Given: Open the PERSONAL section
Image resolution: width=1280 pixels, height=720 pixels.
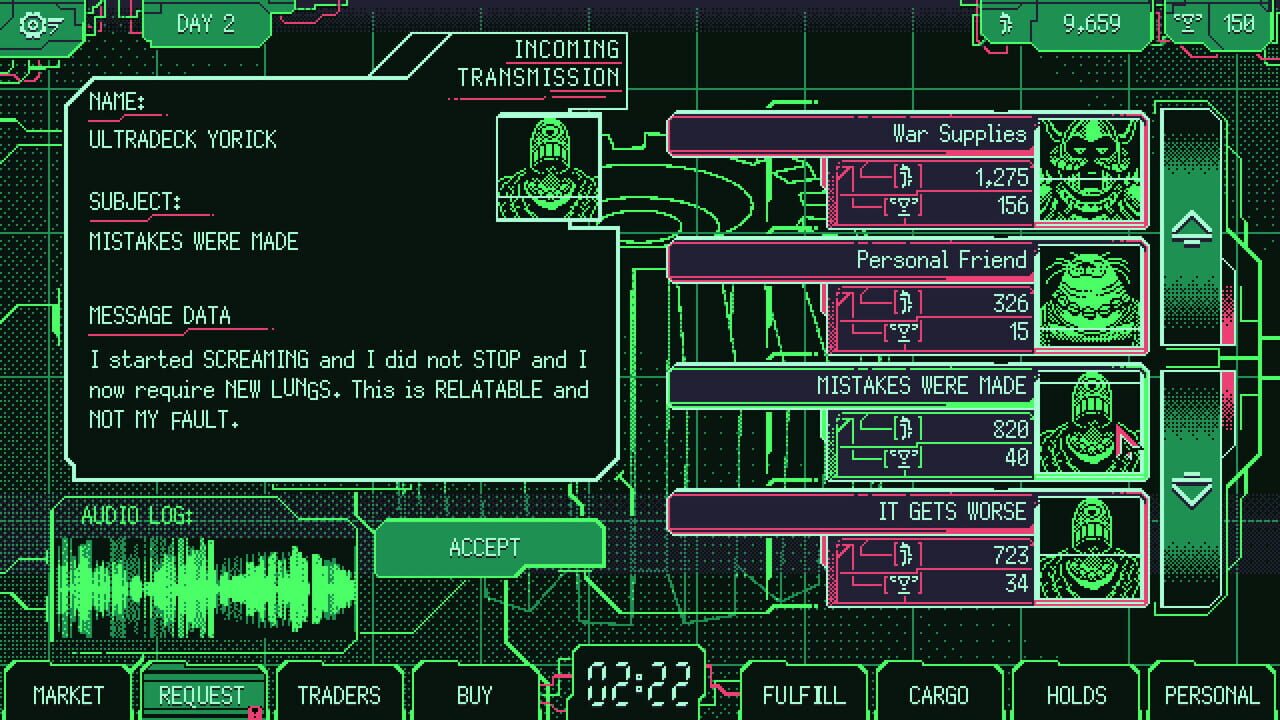Looking at the screenshot, I should tap(1211, 694).
